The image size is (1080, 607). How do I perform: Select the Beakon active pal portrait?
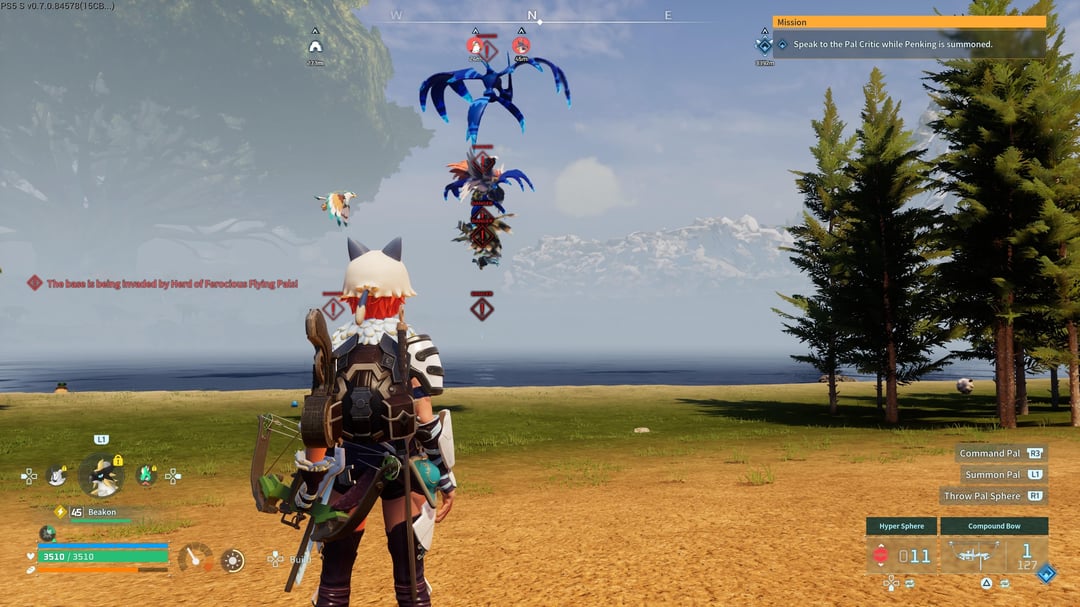pyautogui.click(x=101, y=475)
